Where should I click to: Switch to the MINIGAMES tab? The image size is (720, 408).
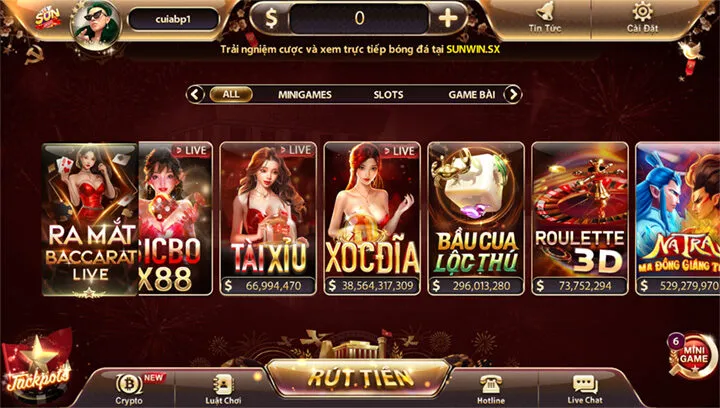click(306, 94)
